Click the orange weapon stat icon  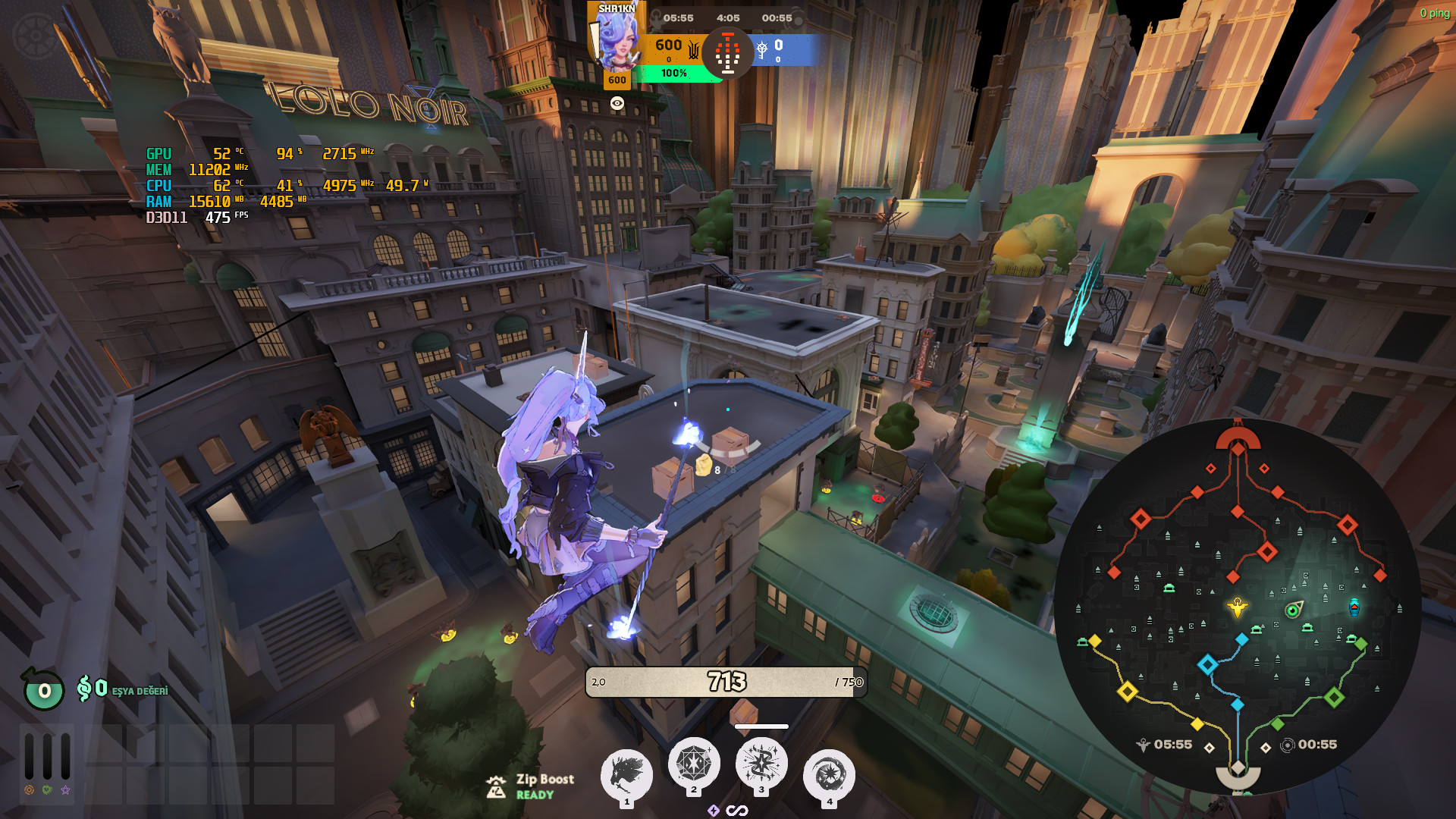pyautogui.click(x=29, y=790)
